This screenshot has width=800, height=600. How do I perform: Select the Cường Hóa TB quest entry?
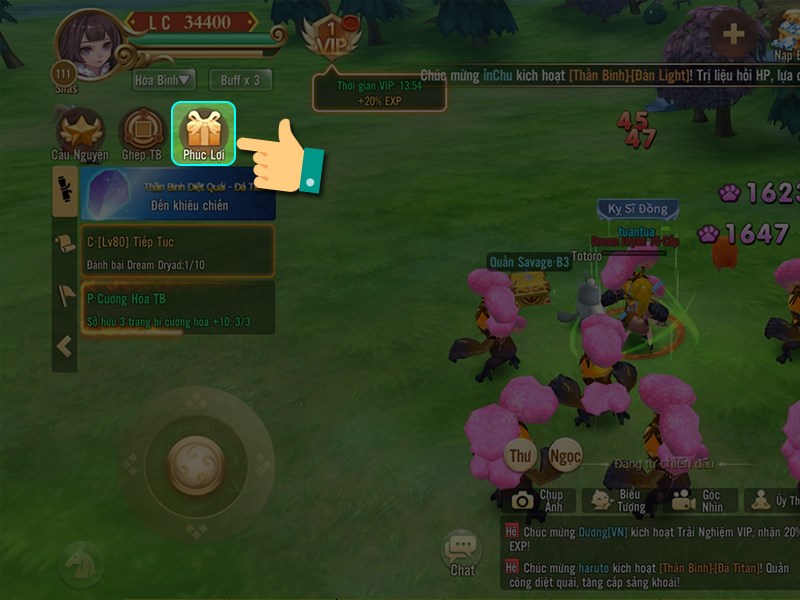point(178,307)
